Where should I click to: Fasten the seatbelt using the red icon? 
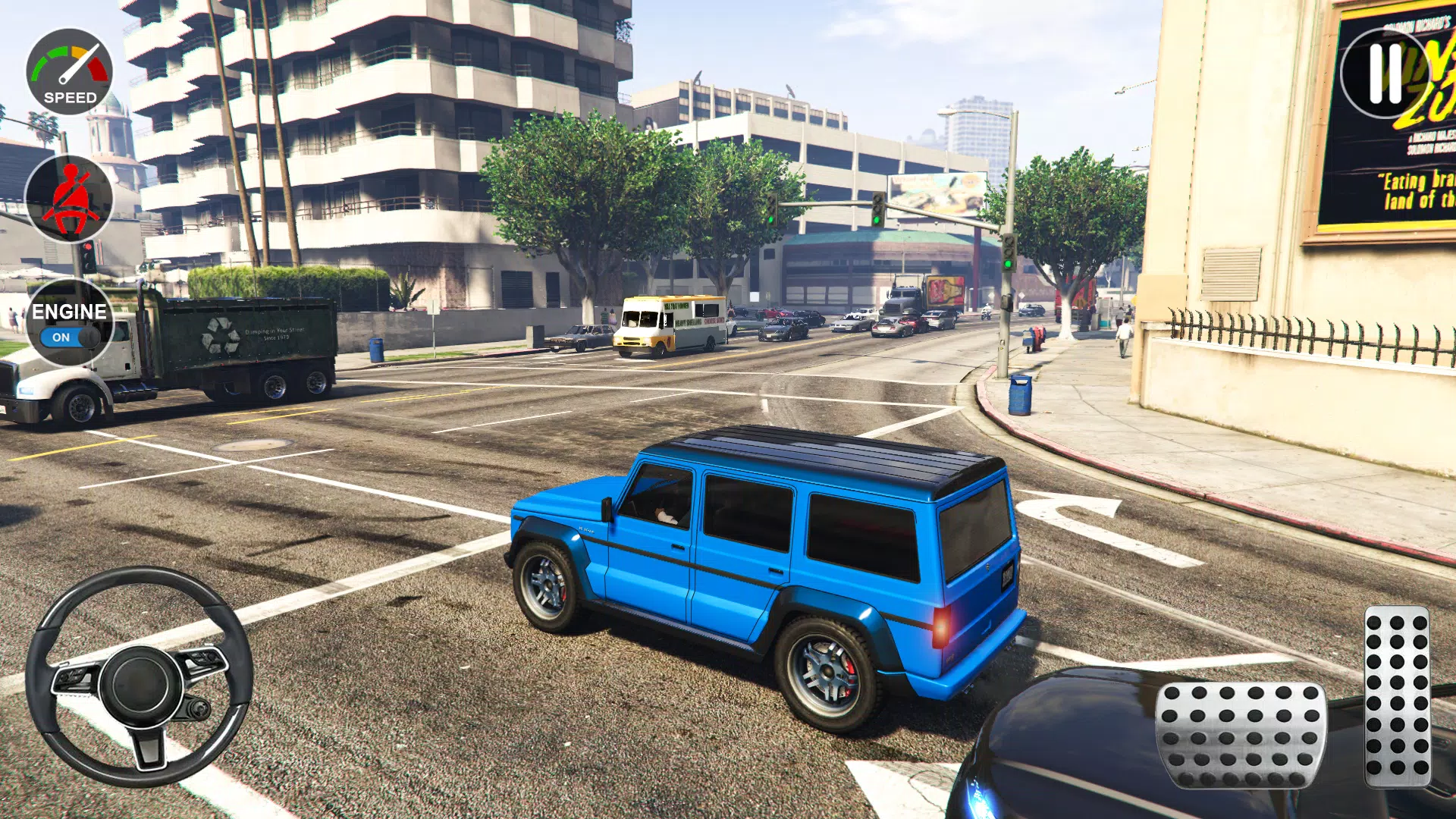pyautogui.click(x=70, y=199)
